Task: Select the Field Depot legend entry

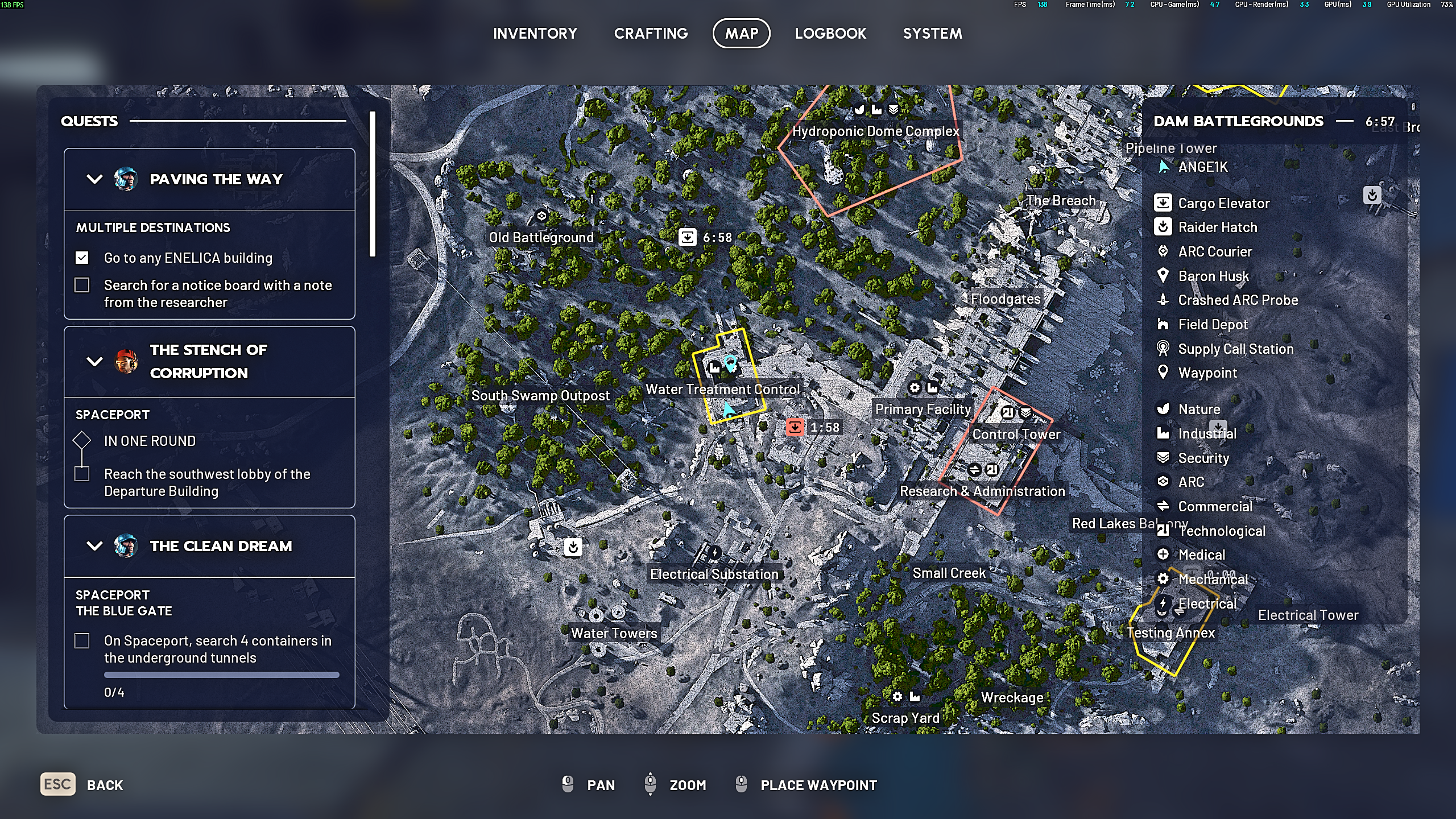Action: [1212, 325]
